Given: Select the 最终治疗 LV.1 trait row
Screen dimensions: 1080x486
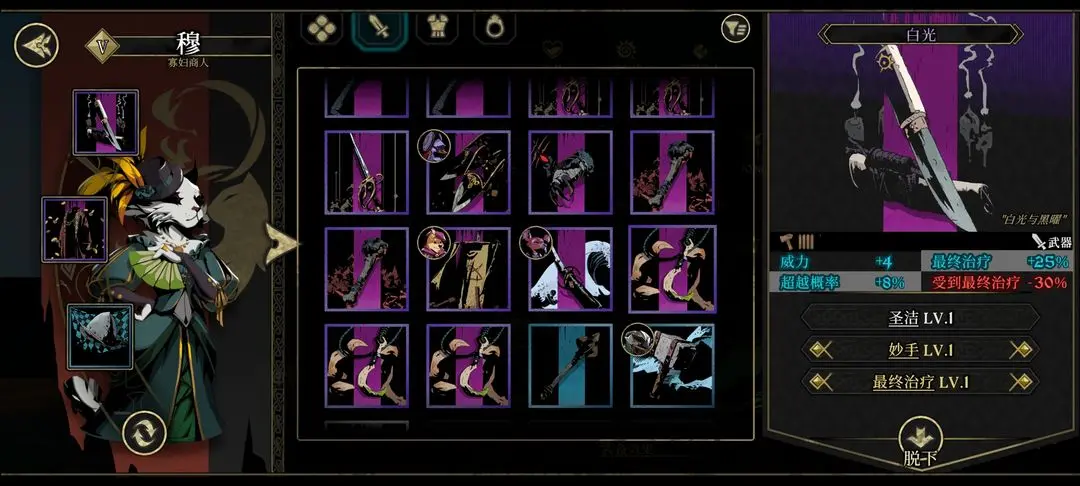Looking at the screenshot, I should (x=921, y=382).
